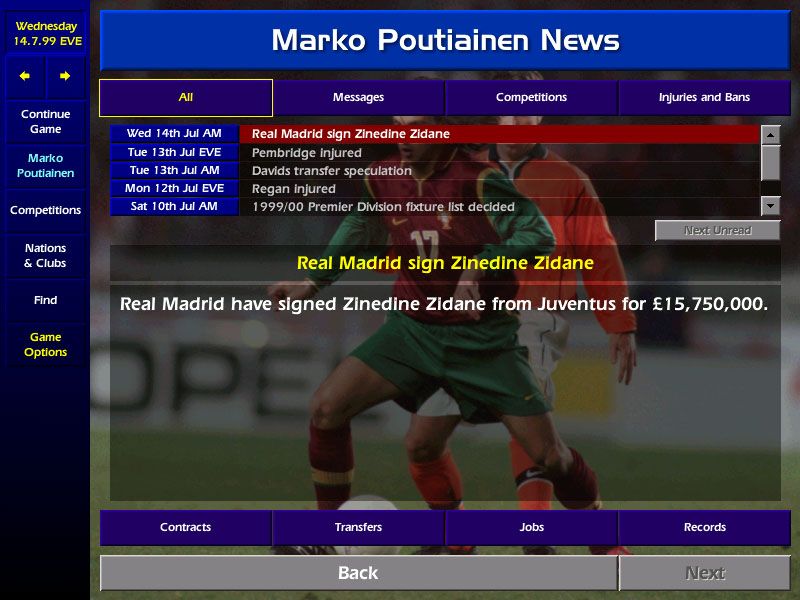Show the Injuries and Bans tab
This screenshot has width=800, height=600.
coord(704,98)
